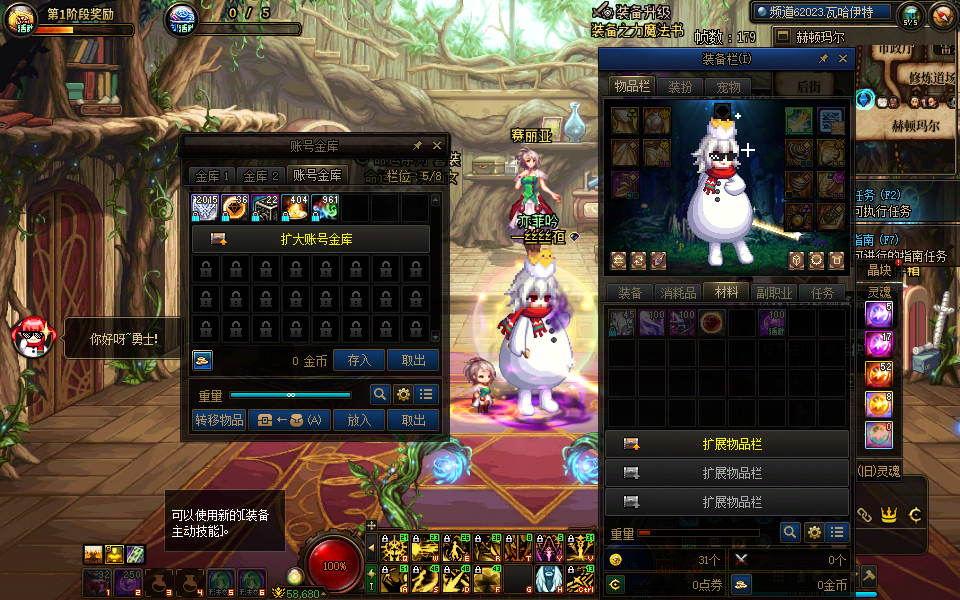Close the 装备栏 equipment window

tap(842, 59)
